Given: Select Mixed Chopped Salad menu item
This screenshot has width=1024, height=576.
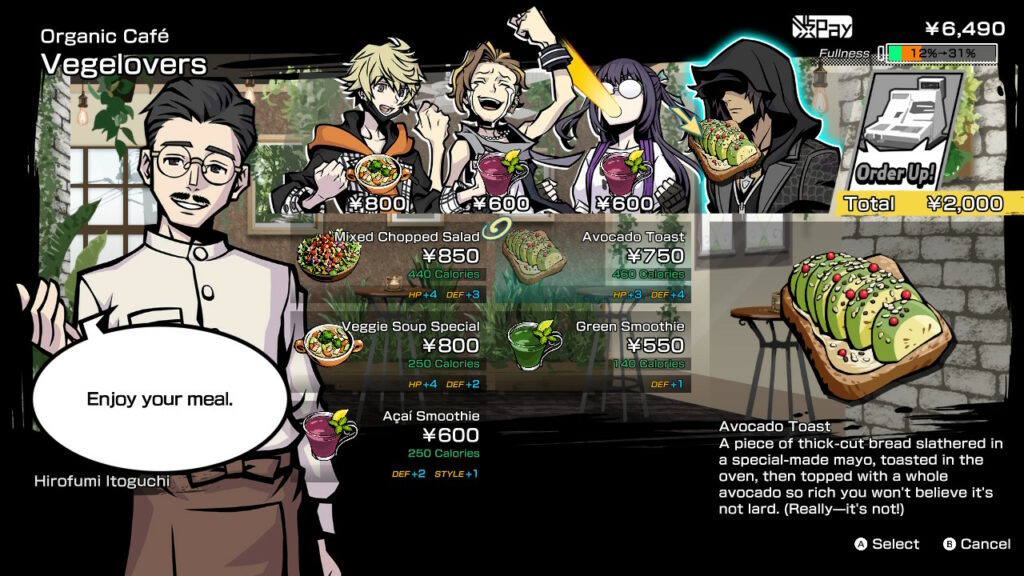Looking at the screenshot, I should pyautogui.click(x=393, y=256).
